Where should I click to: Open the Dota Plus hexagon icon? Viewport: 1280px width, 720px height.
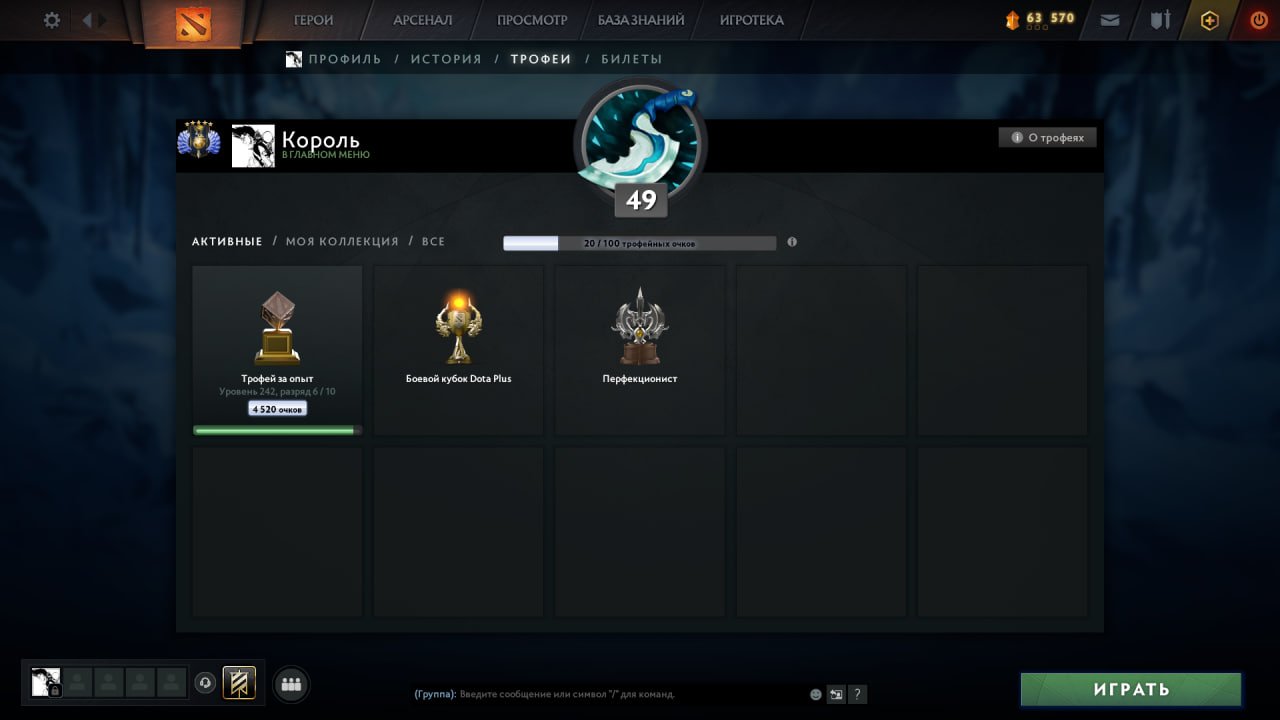click(x=1210, y=19)
